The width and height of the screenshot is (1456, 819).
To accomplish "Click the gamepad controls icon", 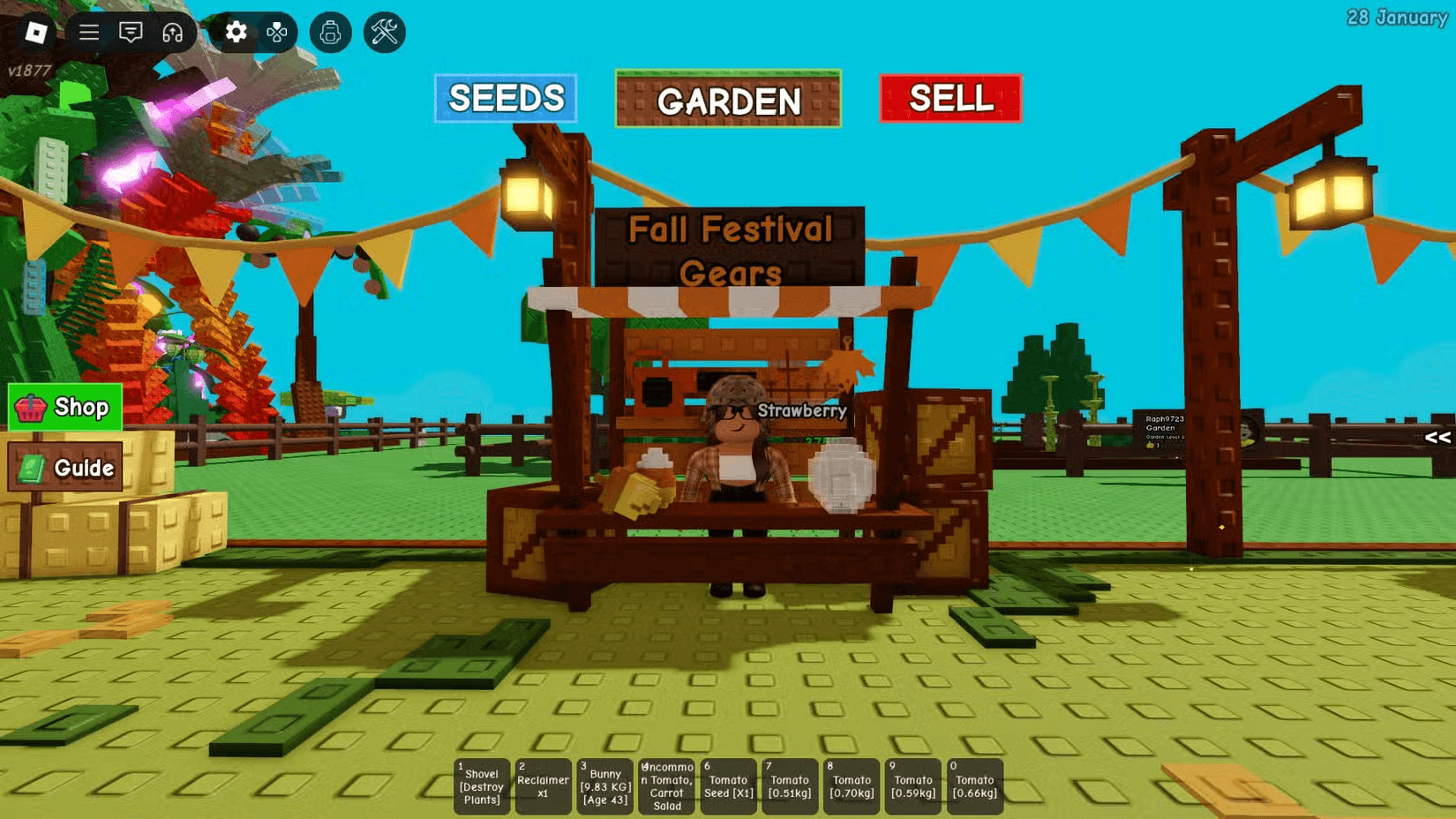I will point(277,33).
